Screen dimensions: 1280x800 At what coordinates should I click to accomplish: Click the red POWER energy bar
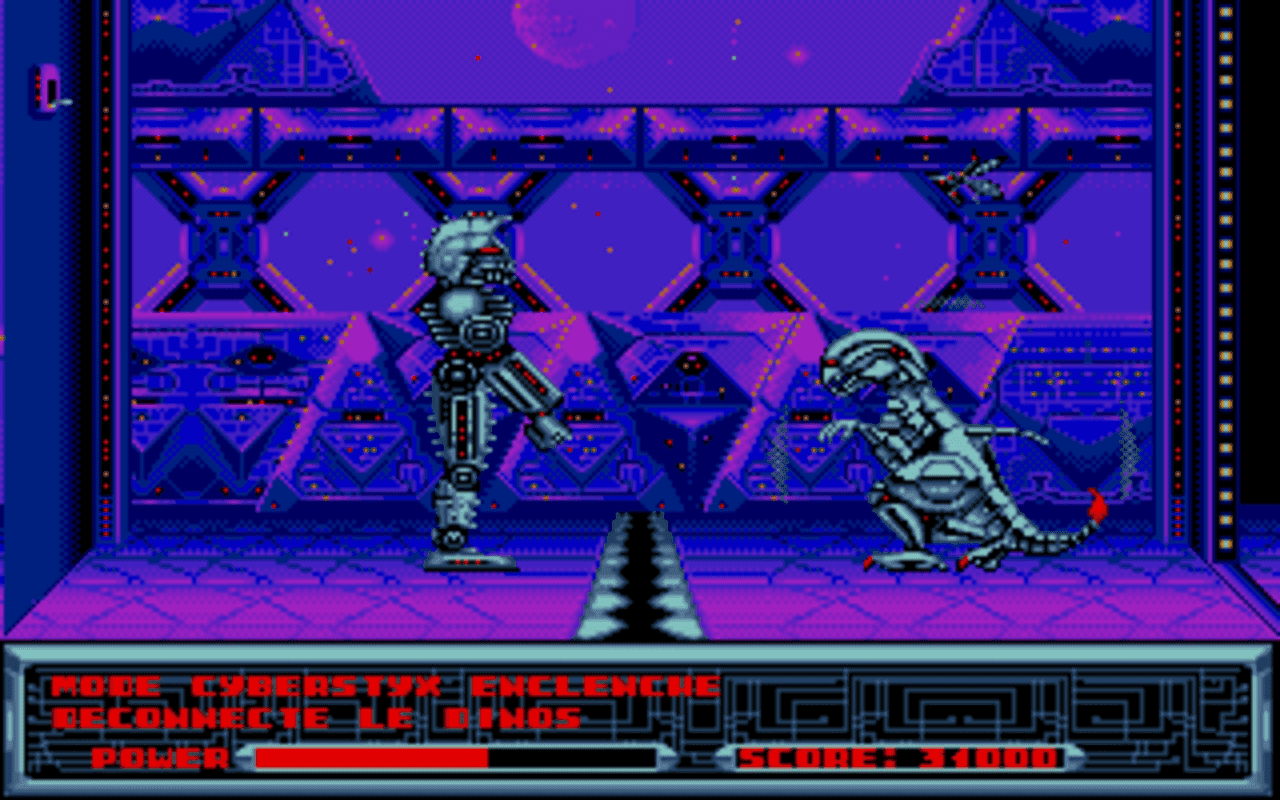370,758
